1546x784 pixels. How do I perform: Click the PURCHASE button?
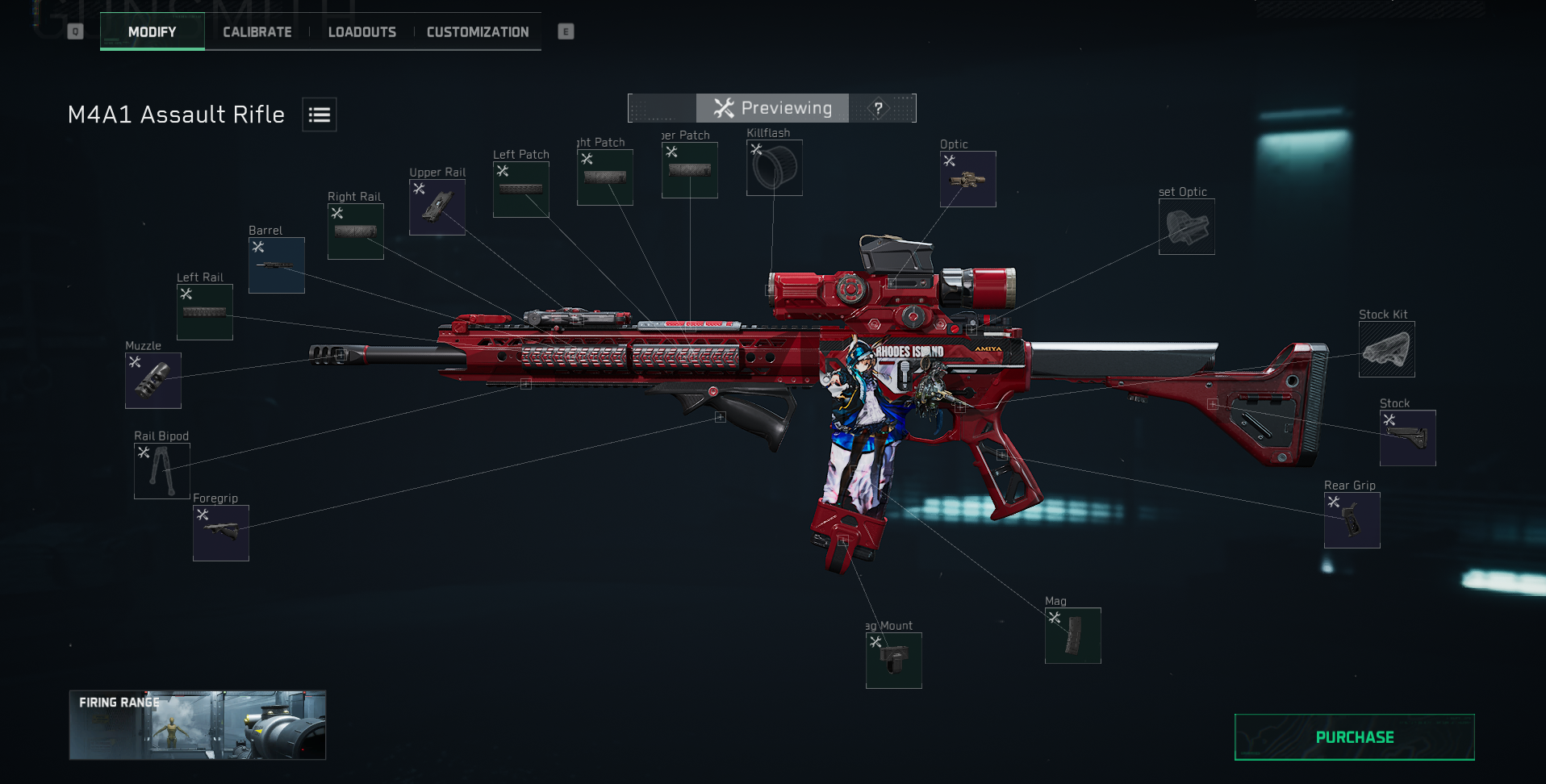point(1354,736)
